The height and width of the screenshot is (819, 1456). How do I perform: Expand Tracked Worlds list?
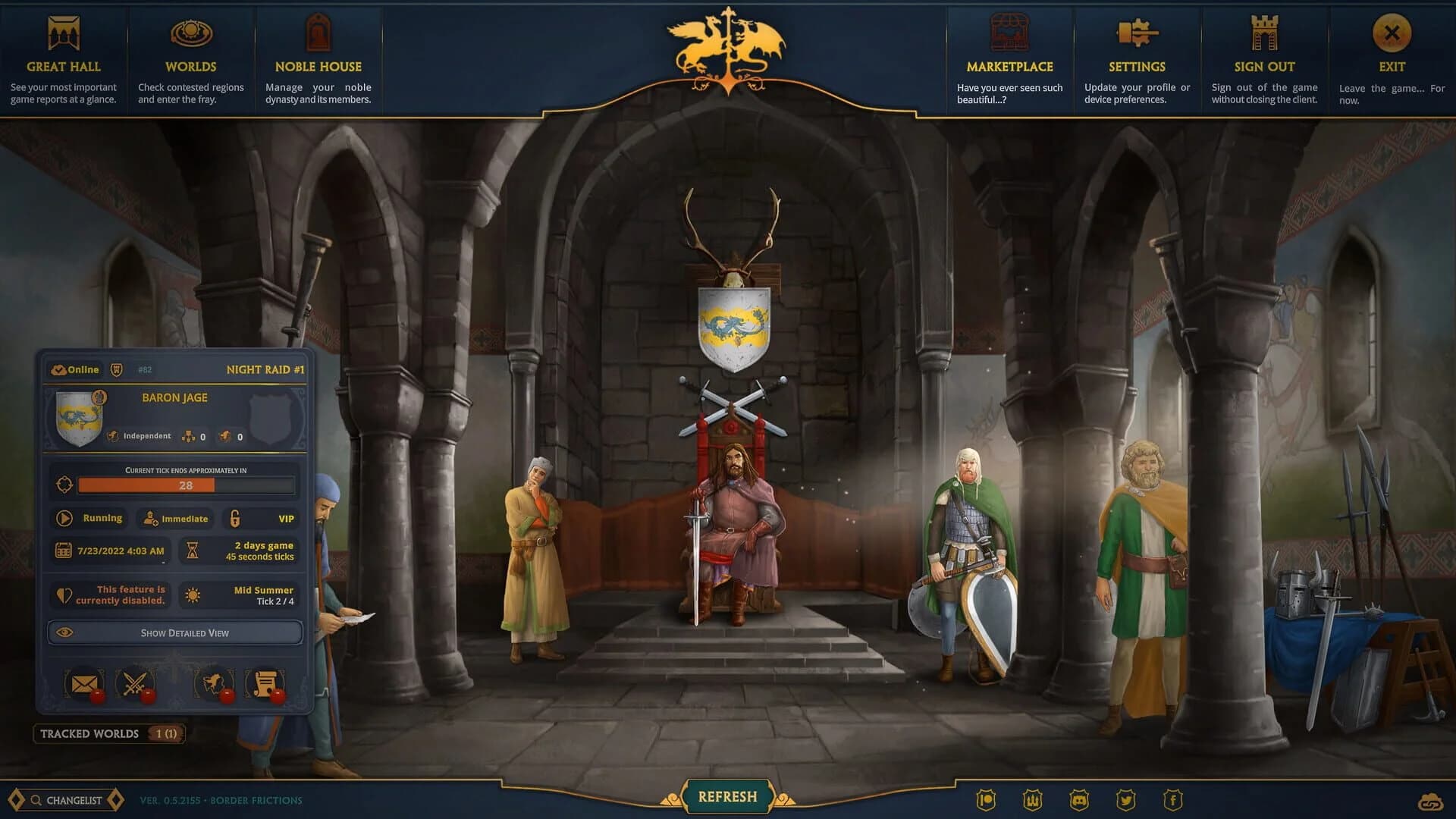[108, 733]
